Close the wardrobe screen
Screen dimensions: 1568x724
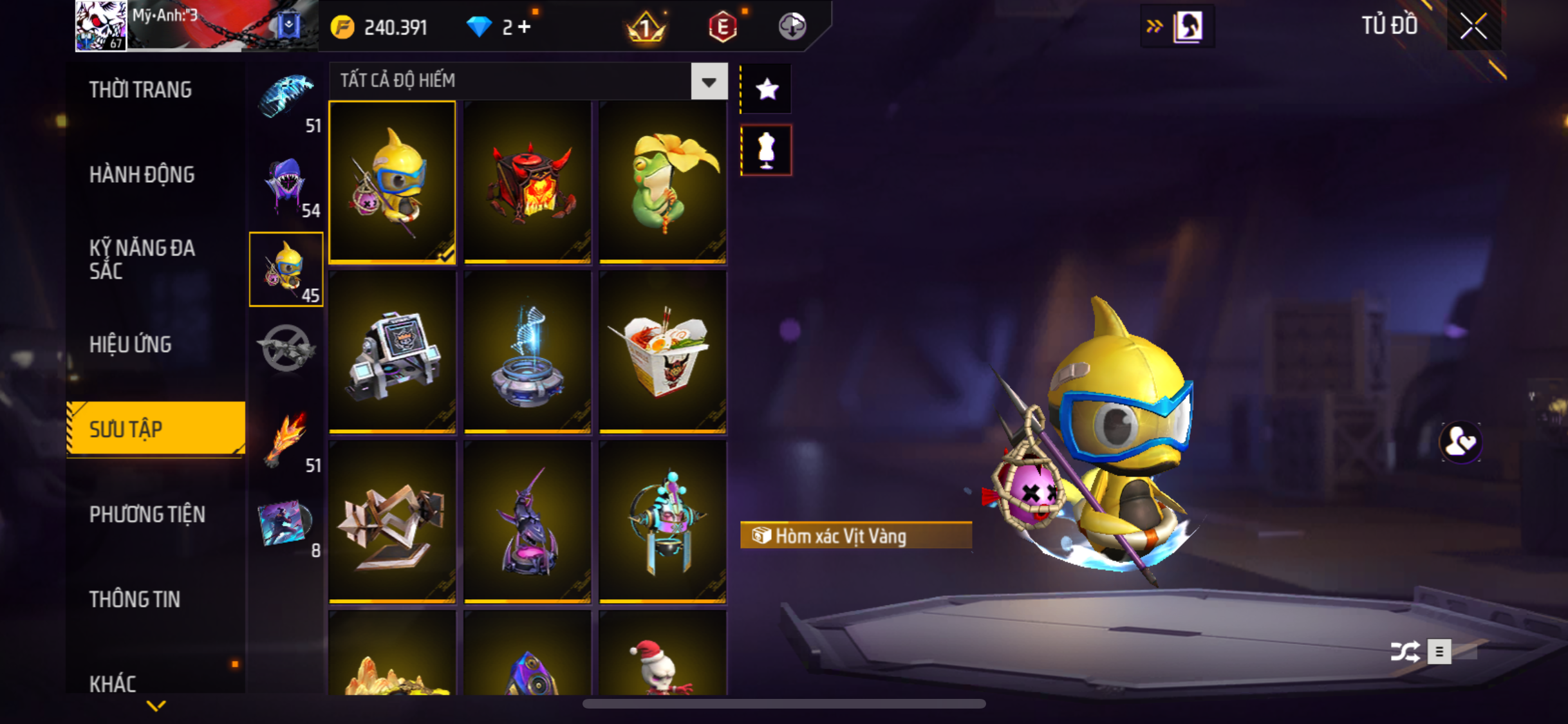click(x=1473, y=26)
